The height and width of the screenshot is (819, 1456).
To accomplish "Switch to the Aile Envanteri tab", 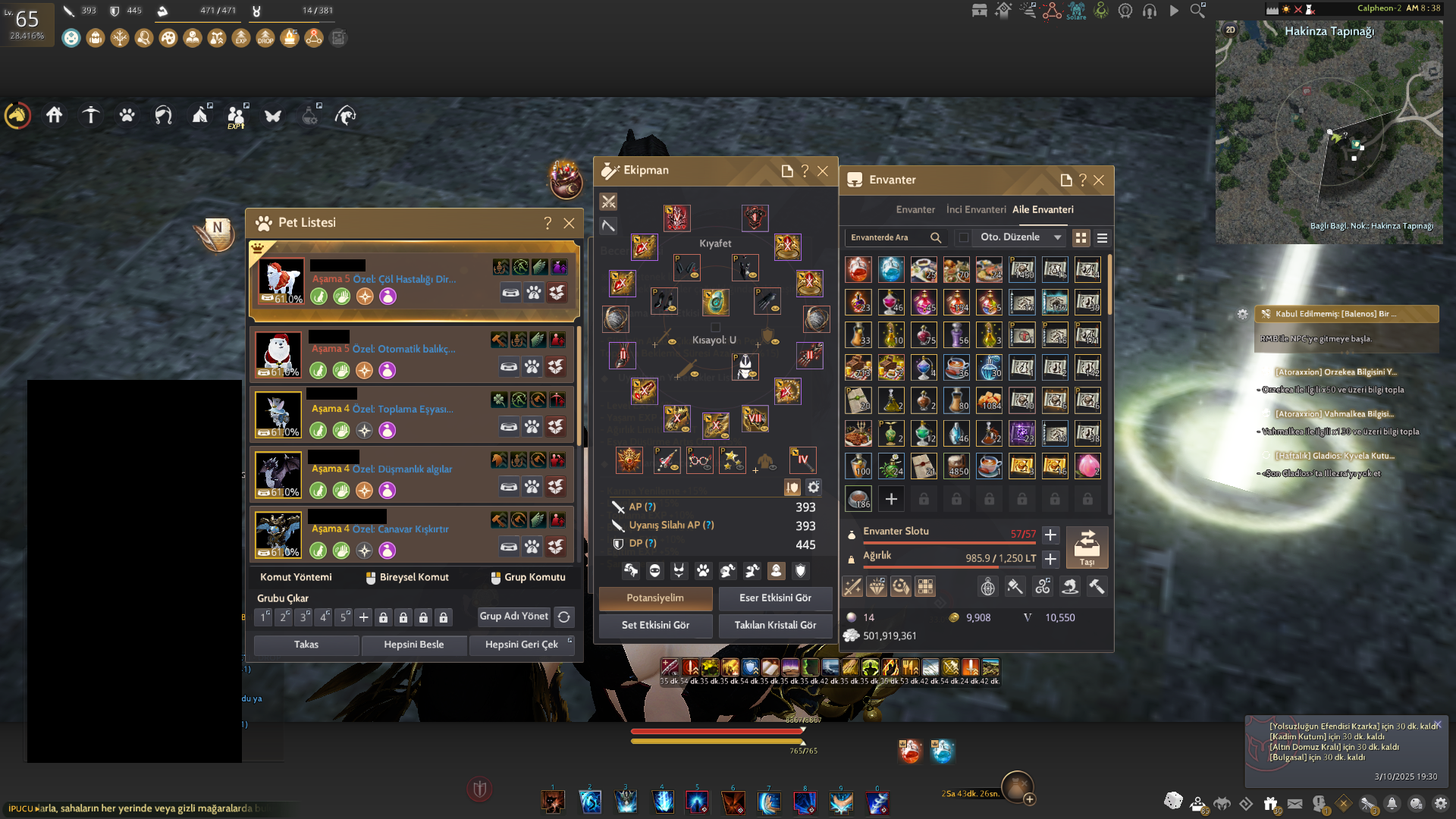I will click(1043, 210).
